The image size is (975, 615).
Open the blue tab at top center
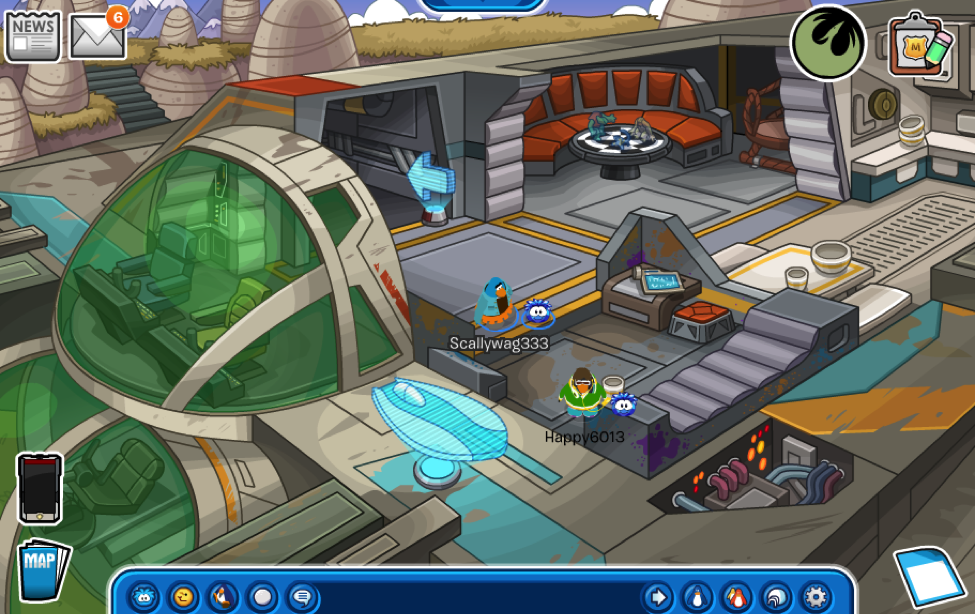tap(482, 5)
